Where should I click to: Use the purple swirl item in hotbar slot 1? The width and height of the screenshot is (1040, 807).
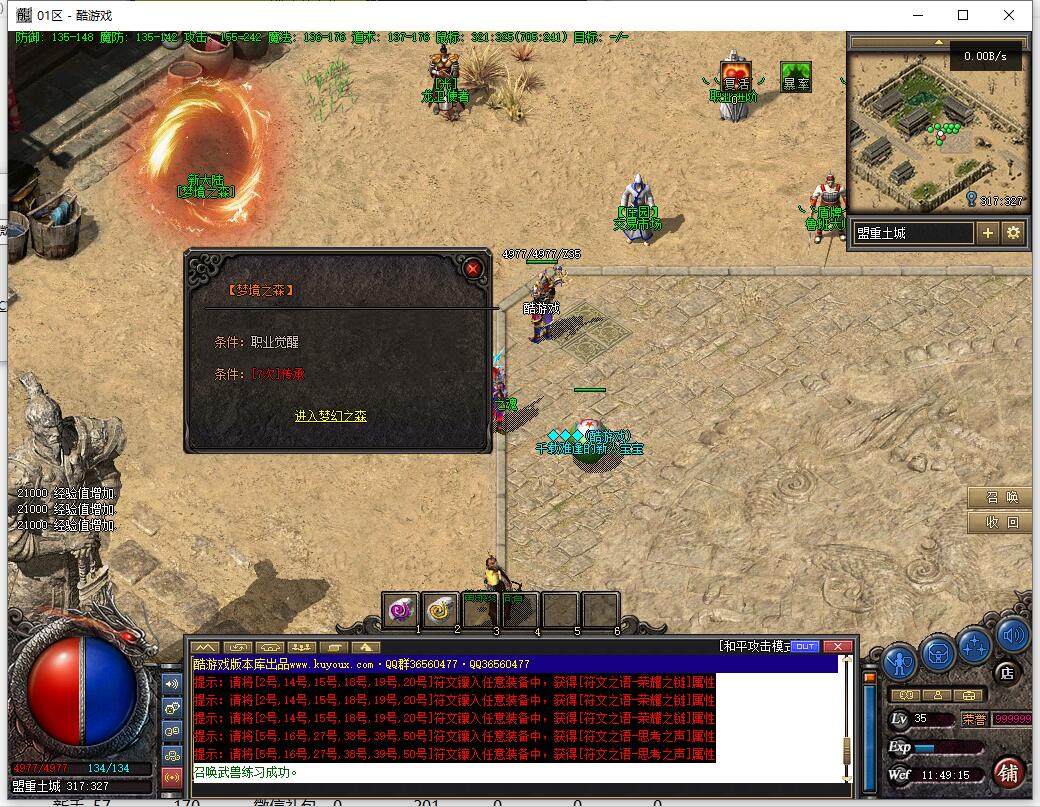401,608
